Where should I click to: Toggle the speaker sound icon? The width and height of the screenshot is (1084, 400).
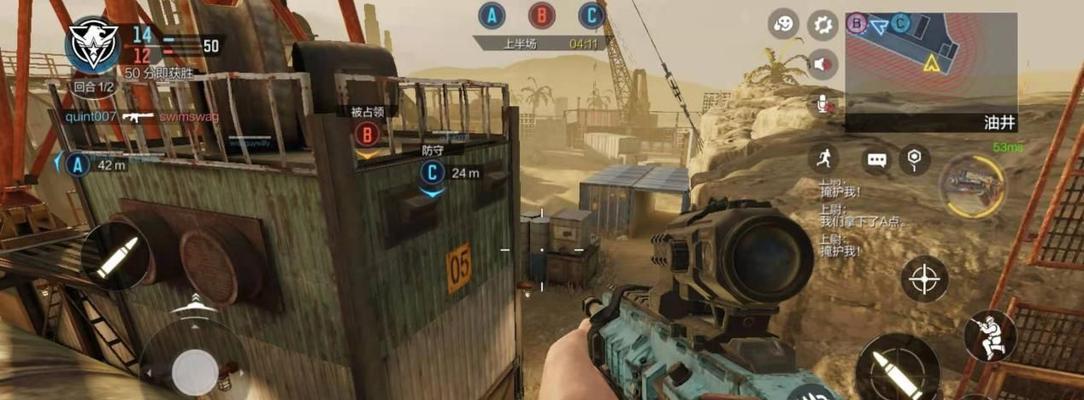(x=822, y=64)
